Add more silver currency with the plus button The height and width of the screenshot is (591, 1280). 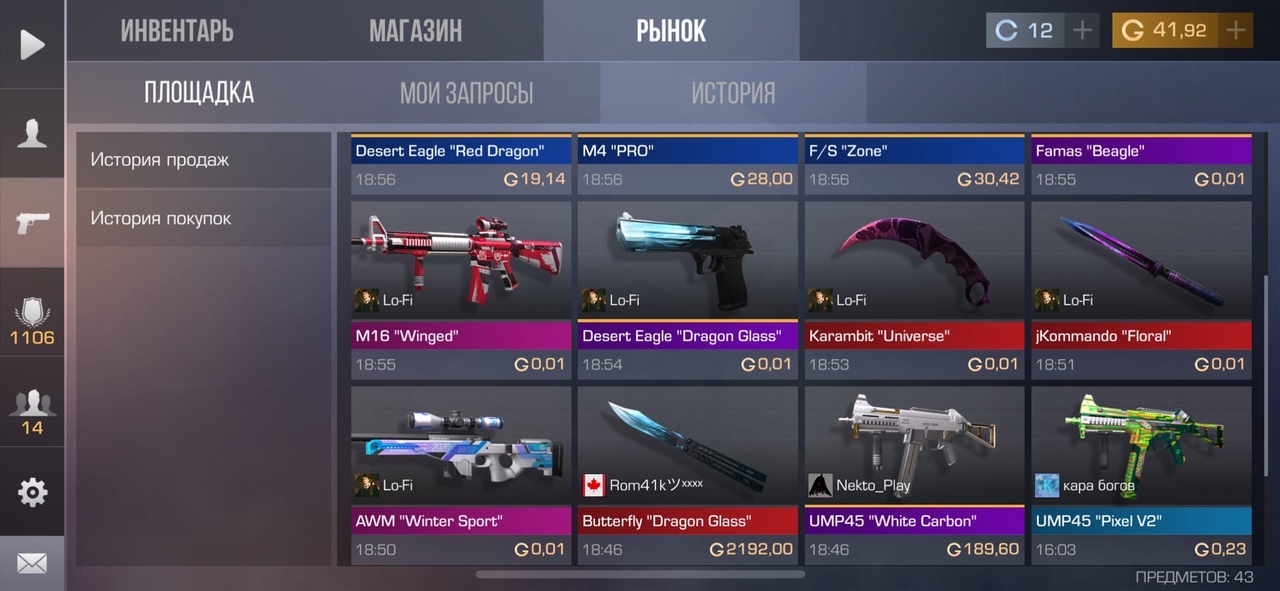[1082, 31]
